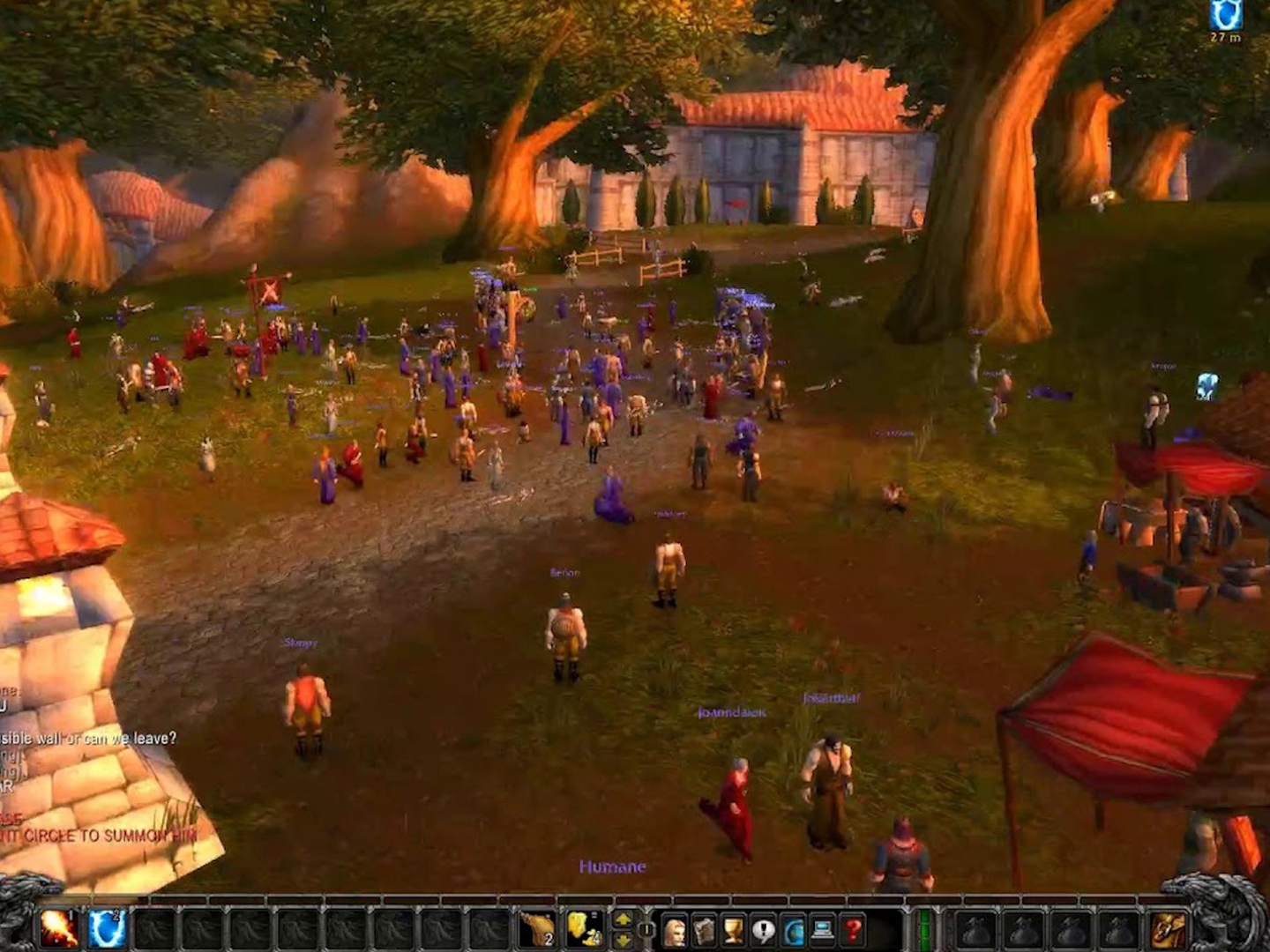Page the action bar down with the arrow
Image resolution: width=1270 pixels, height=952 pixels.
click(624, 940)
